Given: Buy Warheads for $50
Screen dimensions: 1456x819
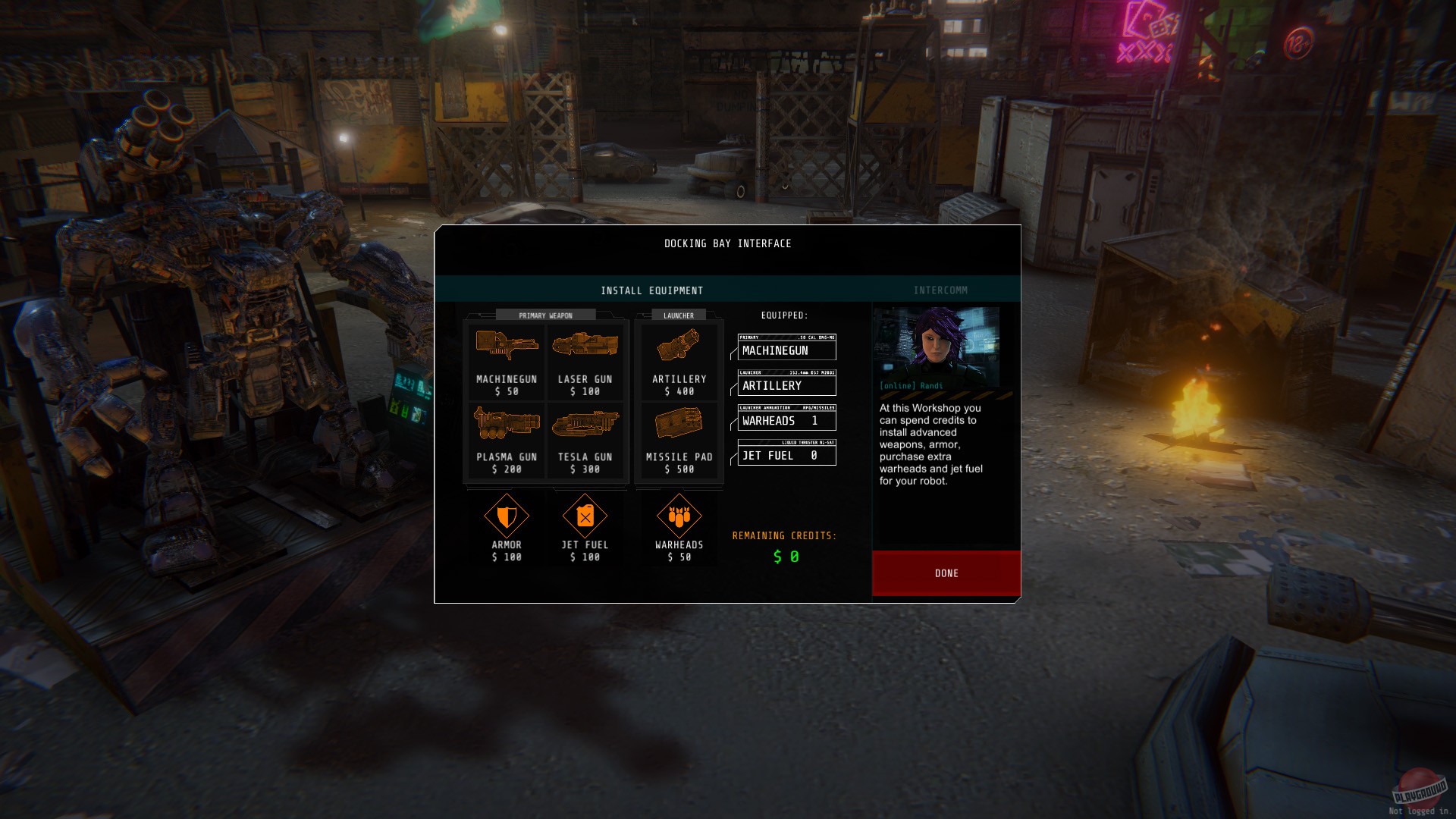Looking at the screenshot, I should (x=679, y=527).
